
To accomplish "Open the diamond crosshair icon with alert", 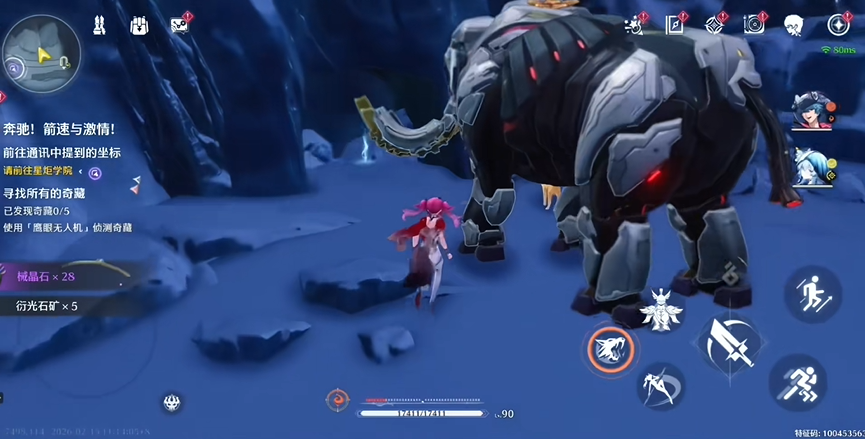I will click(x=714, y=24).
